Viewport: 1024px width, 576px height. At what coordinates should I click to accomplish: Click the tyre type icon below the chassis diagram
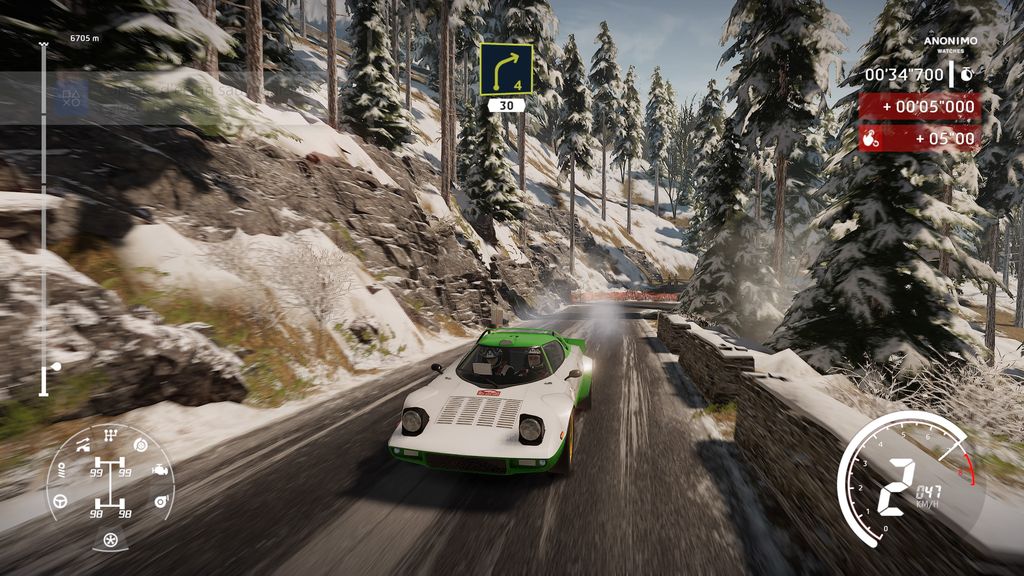[x=110, y=539]
